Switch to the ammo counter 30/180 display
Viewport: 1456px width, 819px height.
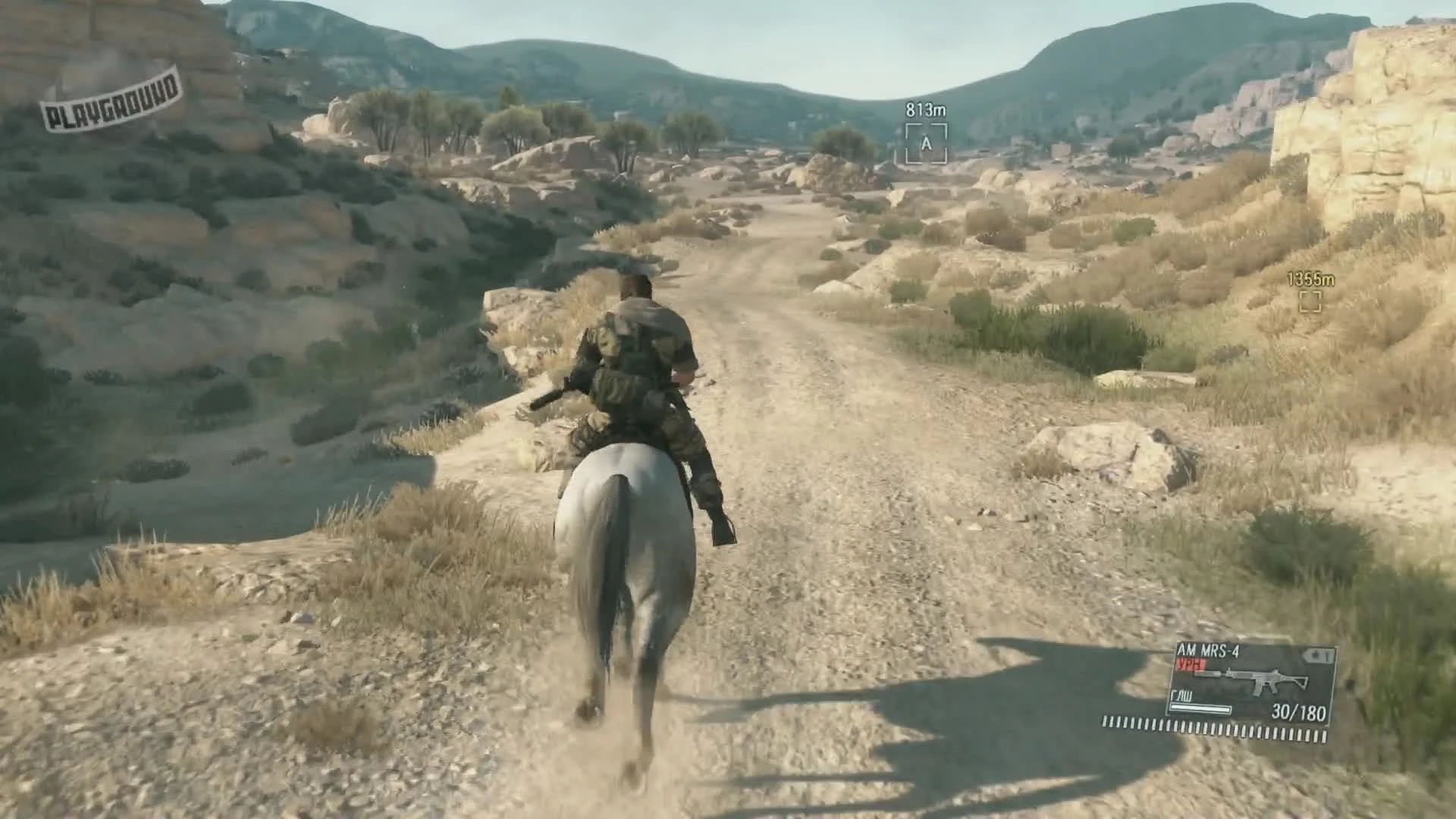pyautogui.click(x=1298, y=713)
